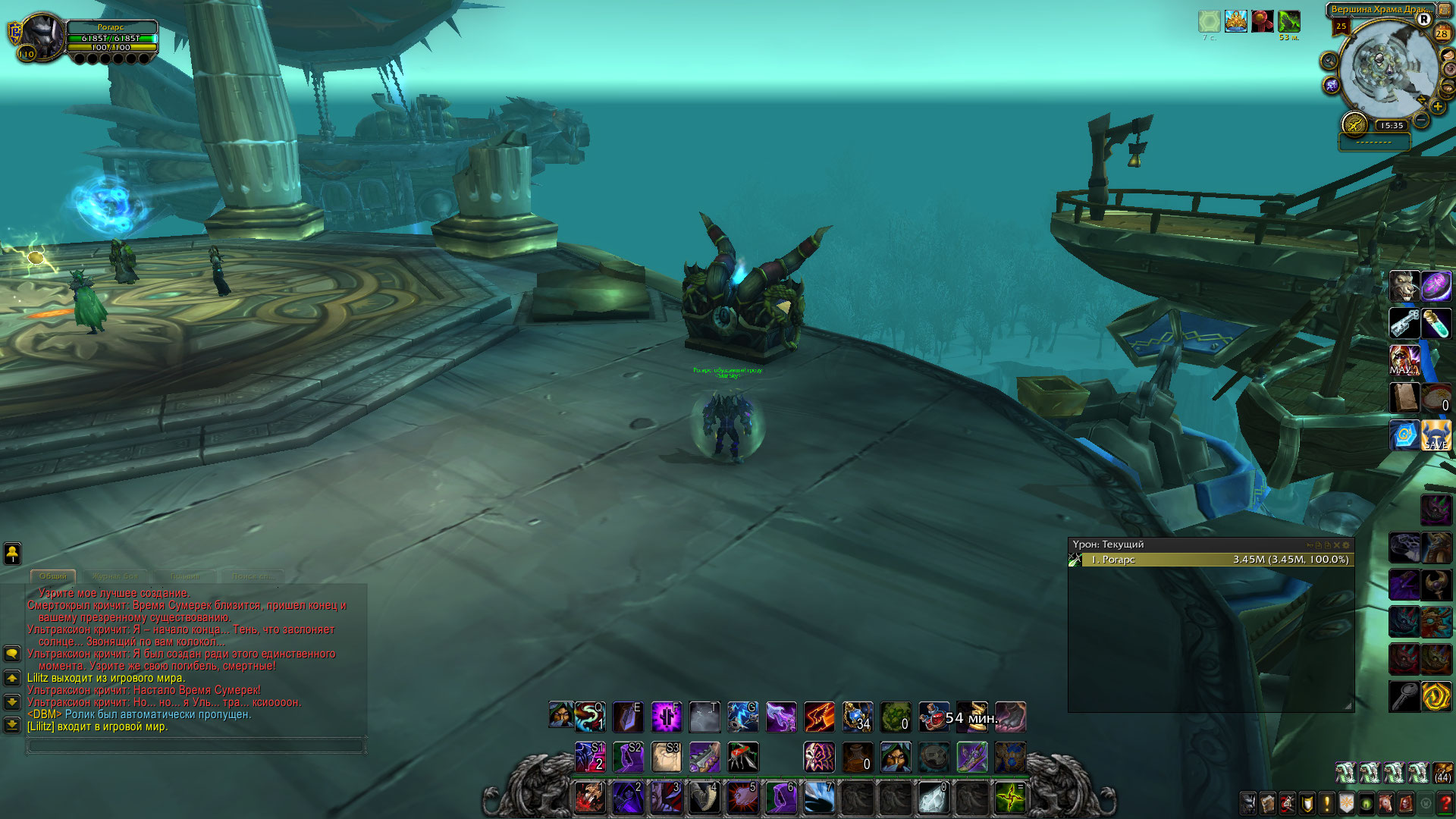Image resolution: width=1456 pixels, height=819 pixels.
Task: Zoom in the minimap with the plus button
Action: (x=1438, y=107)
